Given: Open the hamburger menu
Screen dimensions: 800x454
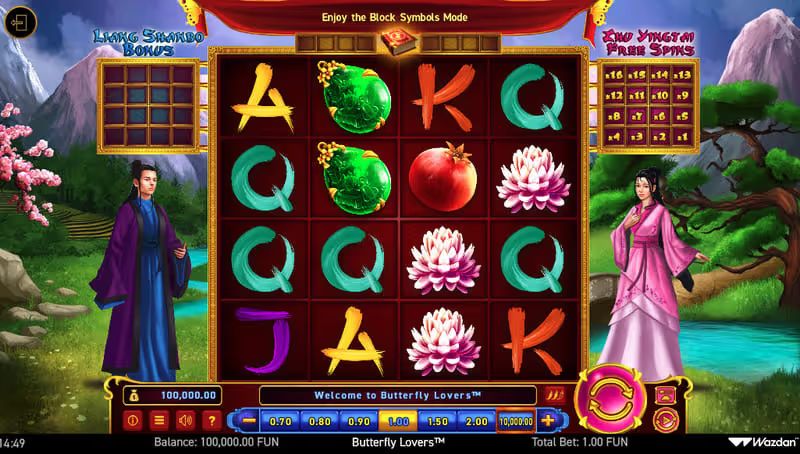Looking at the screenshot, I should (x=159, y=420).
